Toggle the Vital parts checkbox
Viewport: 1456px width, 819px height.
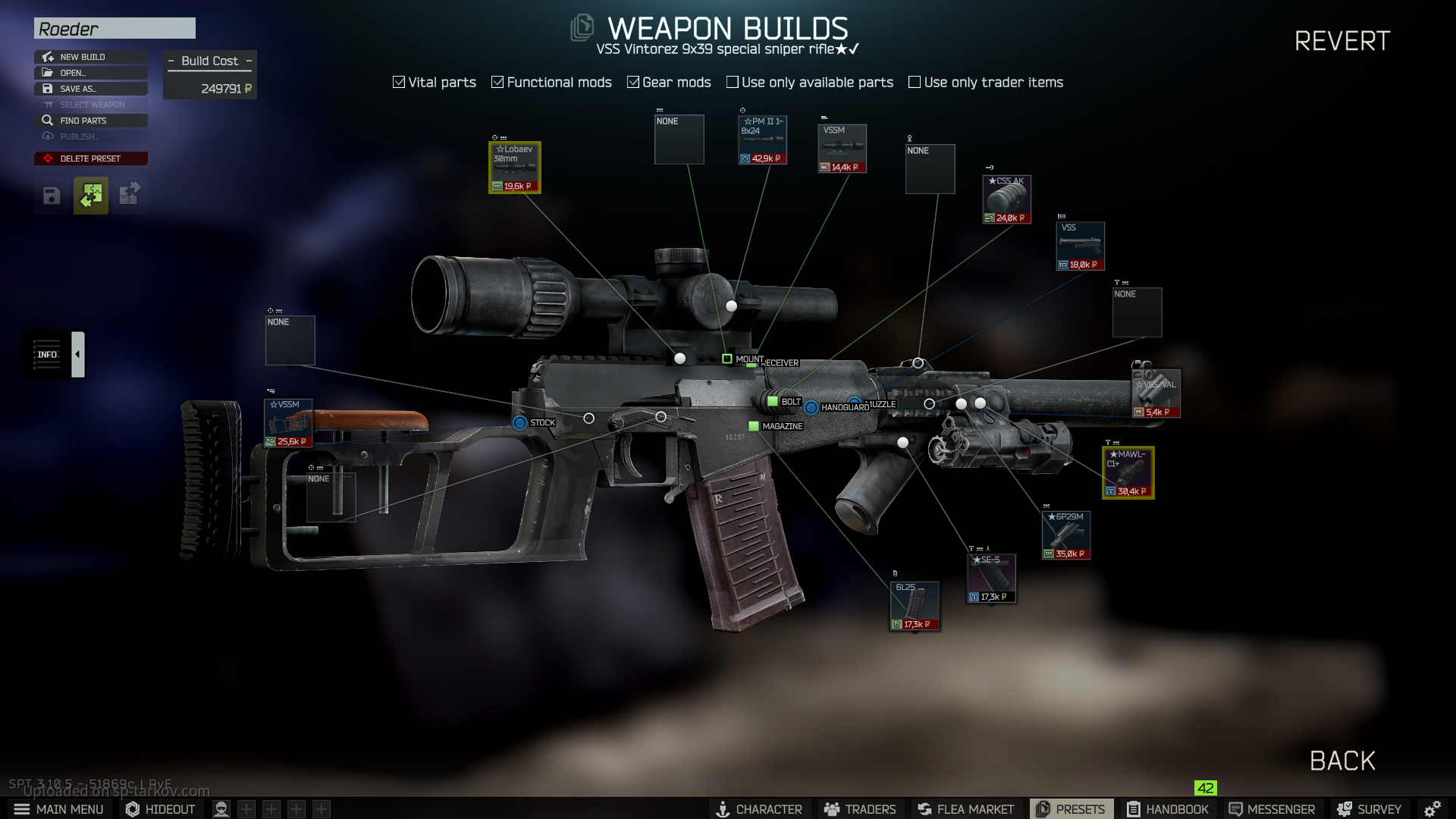(x=399, y=82)
